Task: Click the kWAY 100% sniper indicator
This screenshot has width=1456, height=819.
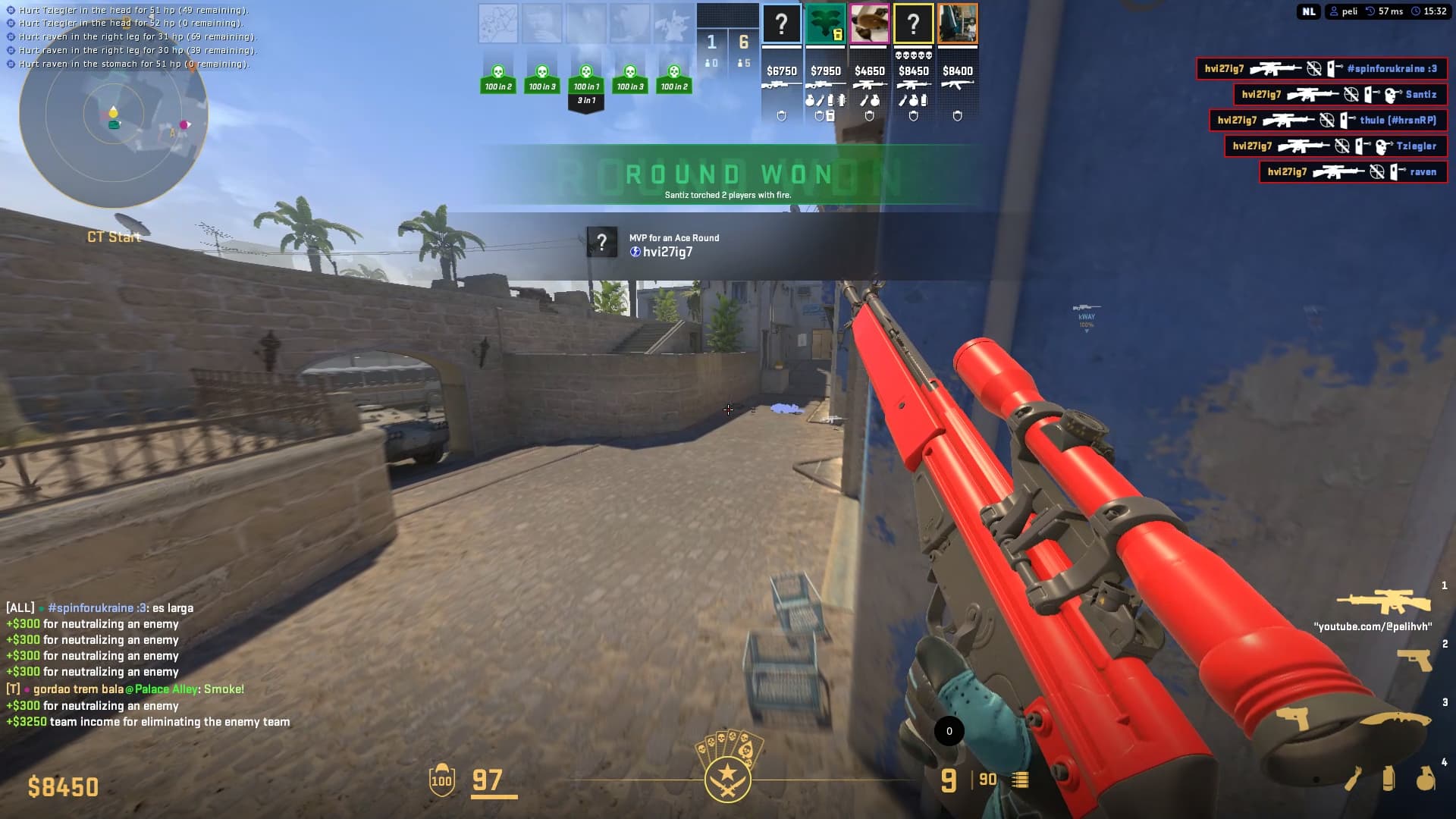Action: (x=1086, y=315)
